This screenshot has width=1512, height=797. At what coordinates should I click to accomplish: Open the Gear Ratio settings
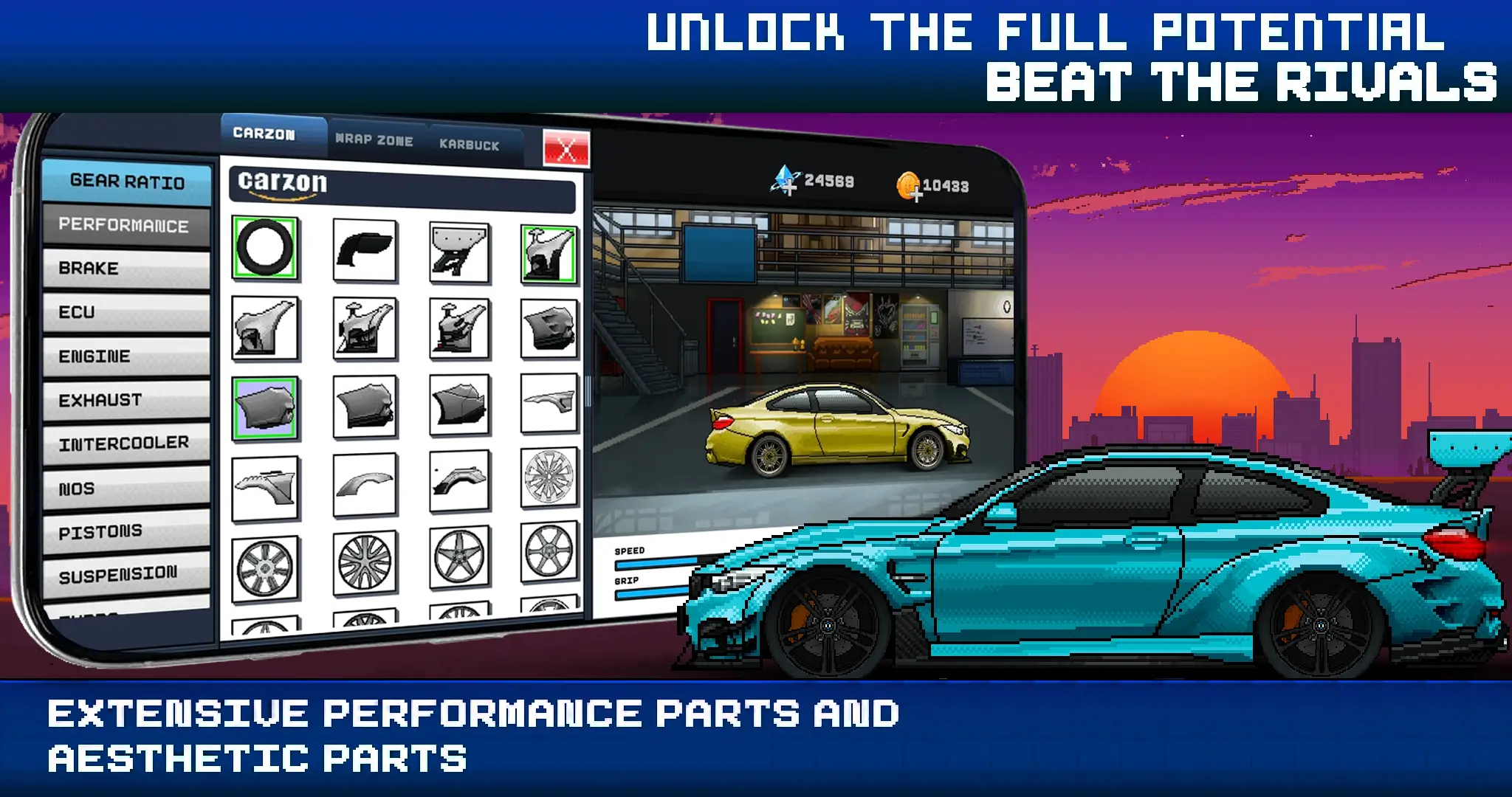point(127,180)
